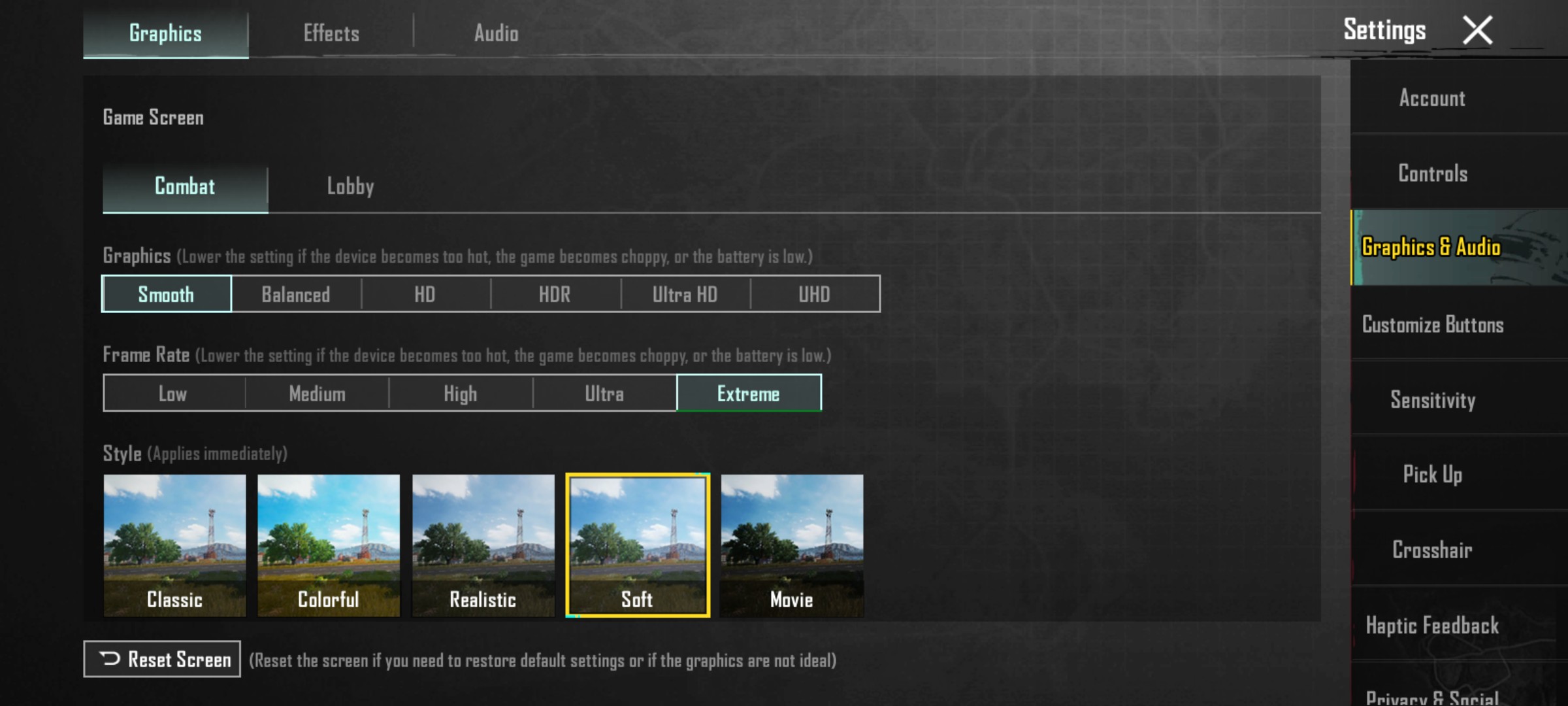Image resolution: width=1568 pixels, height=706 pixels.
Task: Set frame rate to Ultra
Action: pyautogui.click(x=603, y=393)
